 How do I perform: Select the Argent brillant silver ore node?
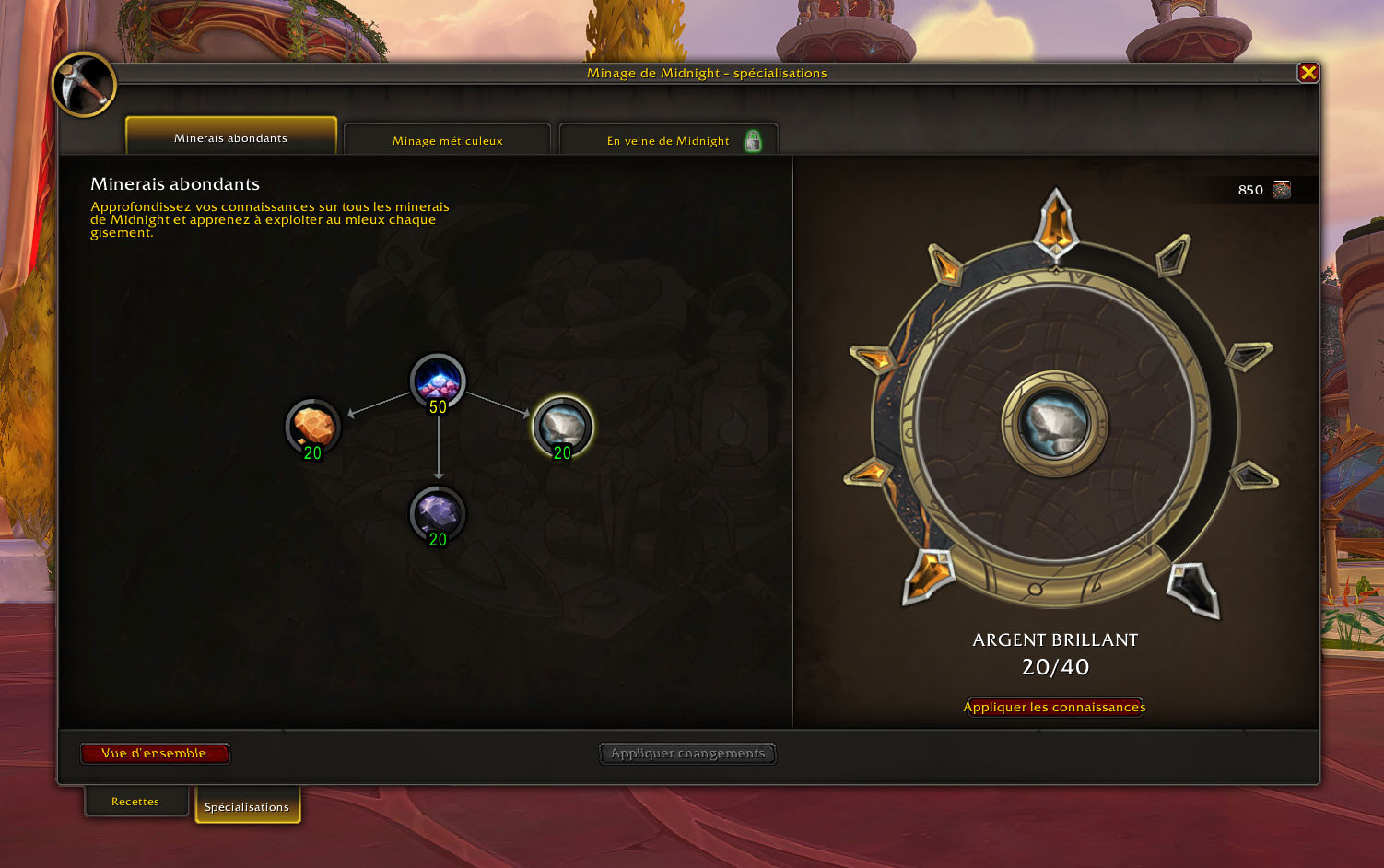(x=562, y=428)
